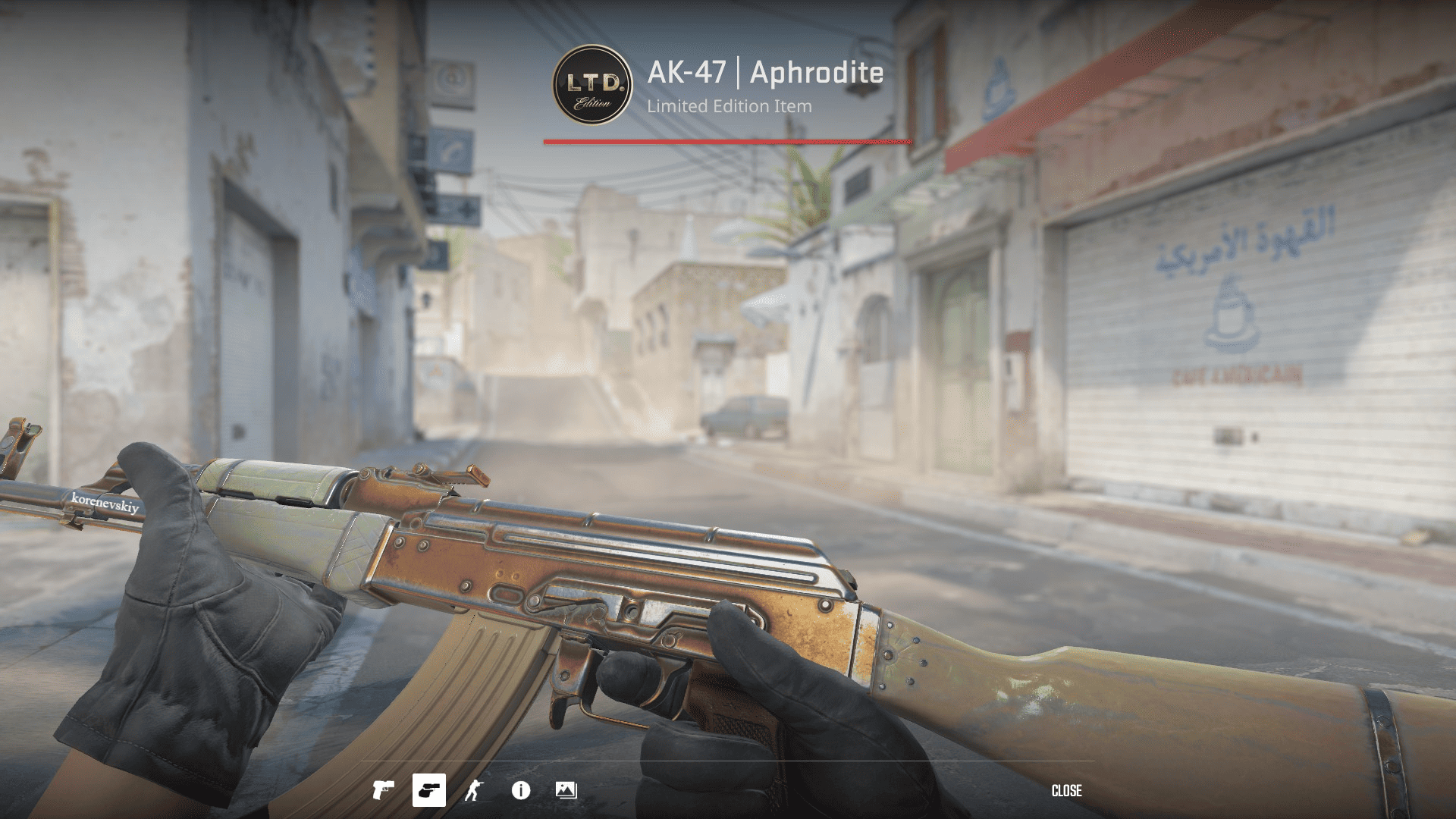
Task: Click the CLOSE button
Action: click(x=1066, y=790)
